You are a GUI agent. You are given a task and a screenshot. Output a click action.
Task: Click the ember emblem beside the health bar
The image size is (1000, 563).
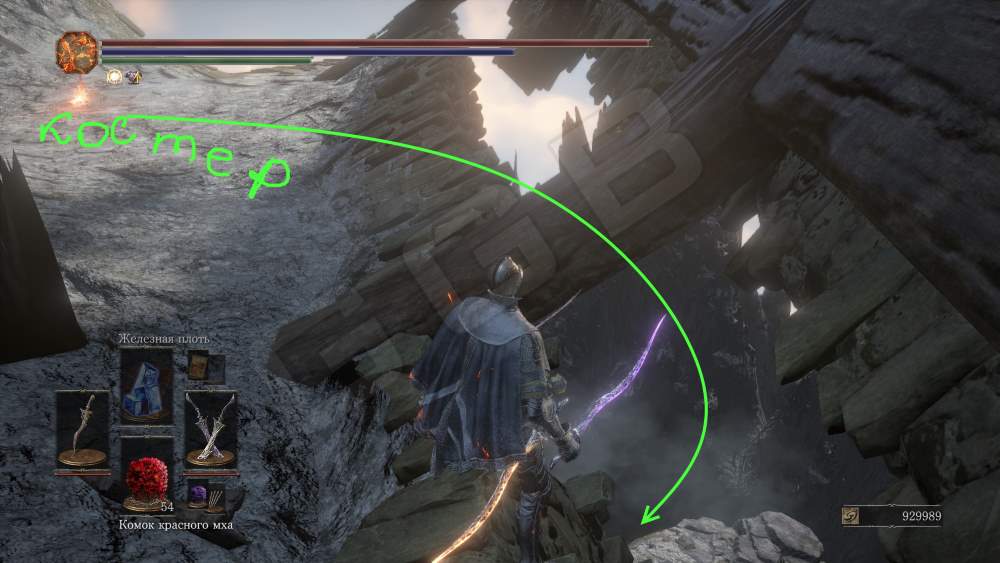(77, 51)
